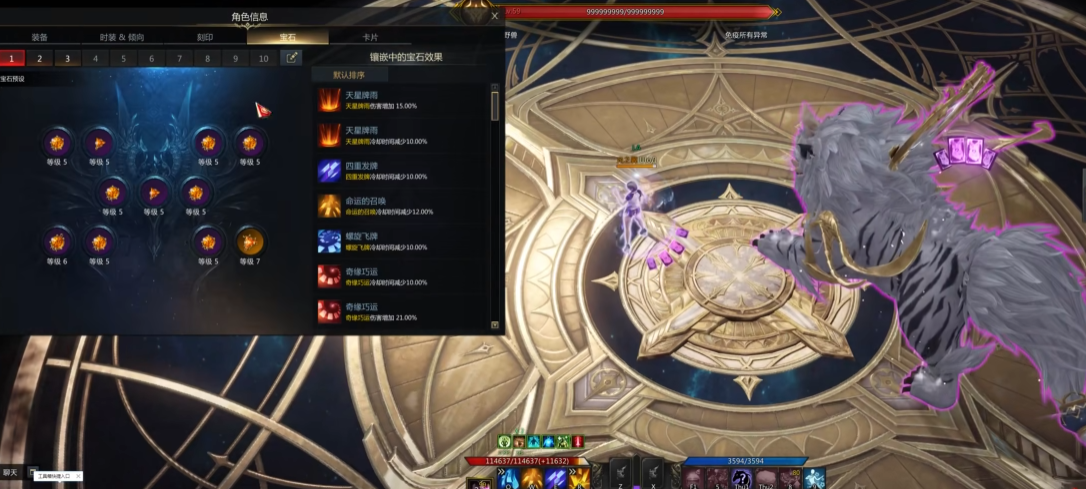Select gem preset 1
The image size is (1086, 489).
[12, 58]
